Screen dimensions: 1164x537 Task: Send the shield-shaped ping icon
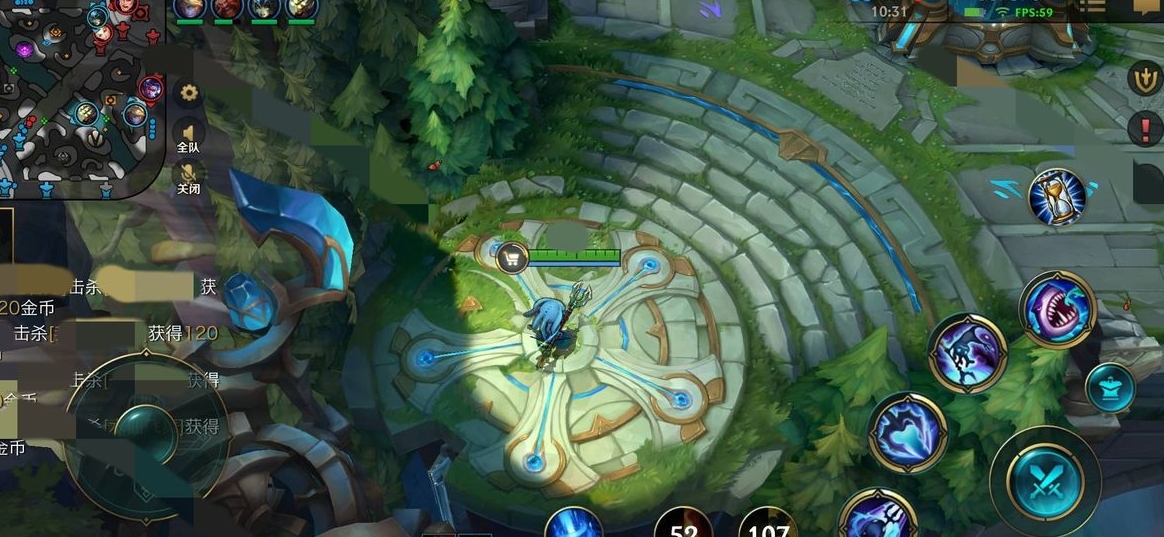tap(1144, 78)
